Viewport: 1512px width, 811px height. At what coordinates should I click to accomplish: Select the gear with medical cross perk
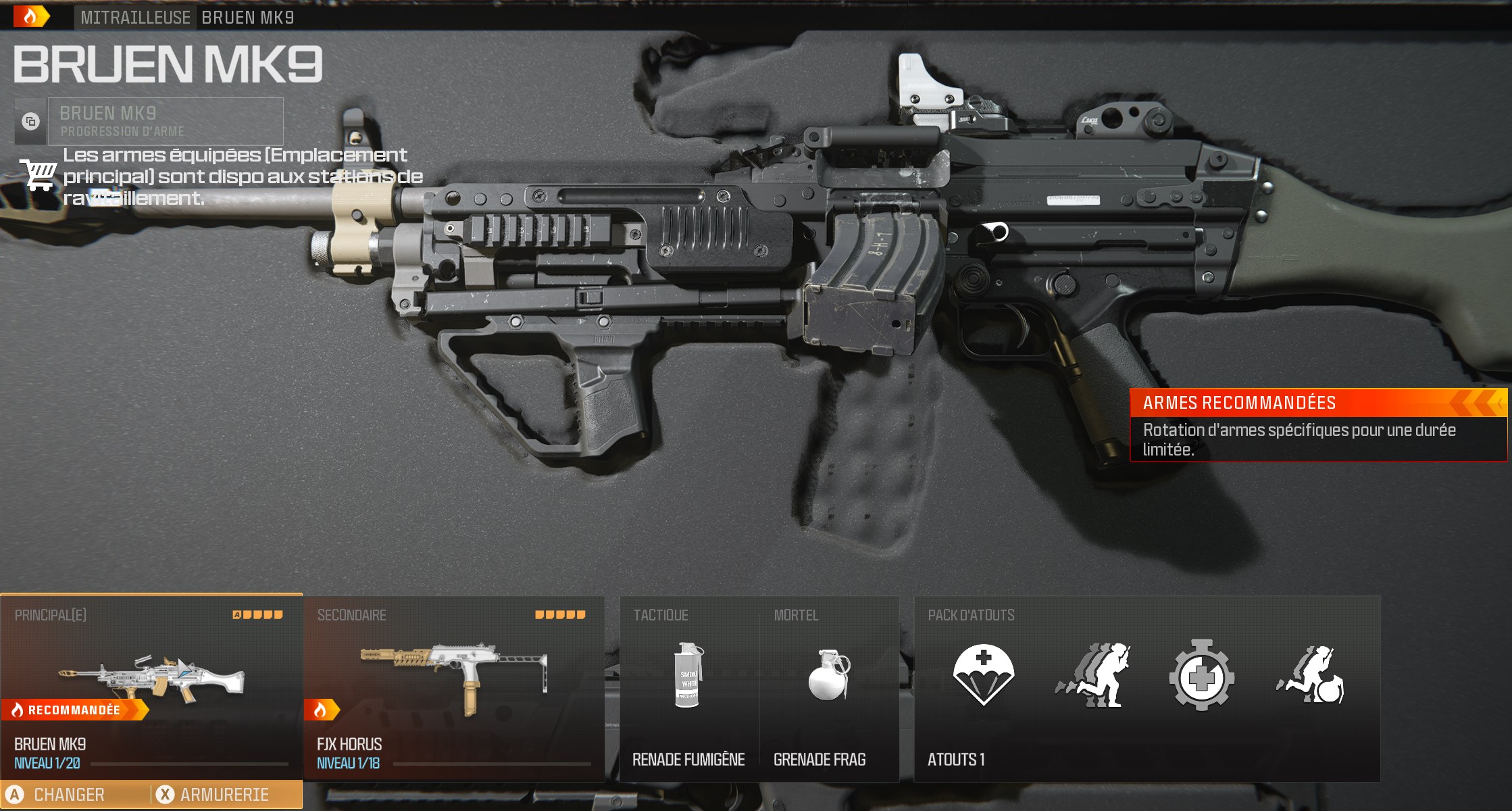tap(1202, 674)
